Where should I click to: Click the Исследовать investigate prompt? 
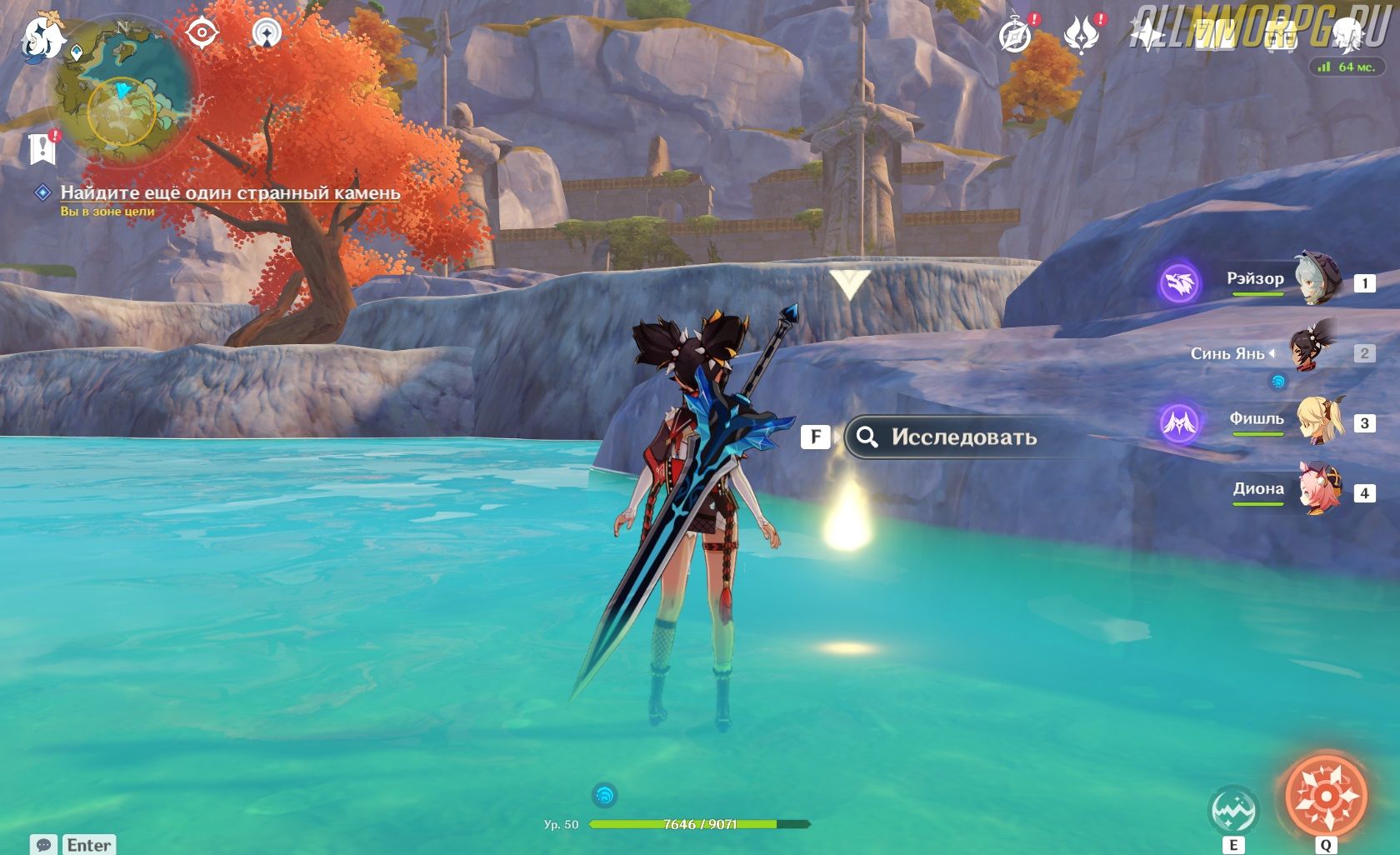tap(950, 437)
